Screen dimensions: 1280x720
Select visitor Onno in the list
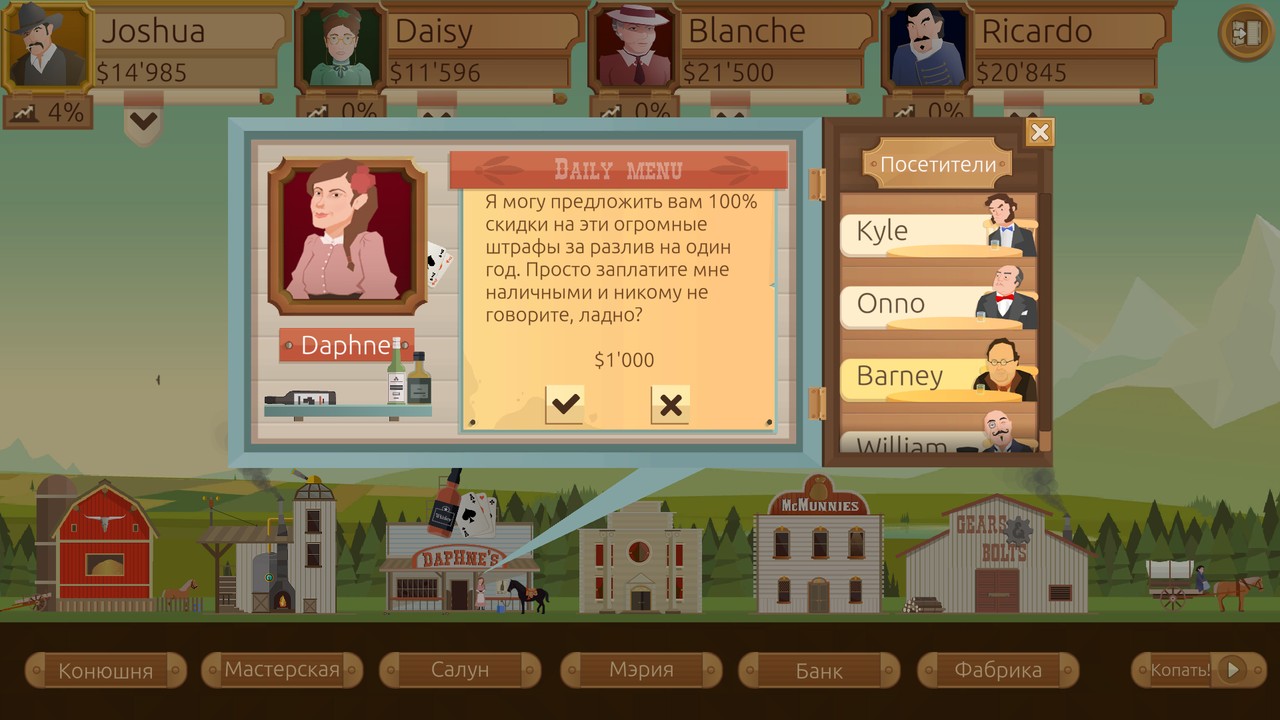pyautogui.click(x=937, y=303)
